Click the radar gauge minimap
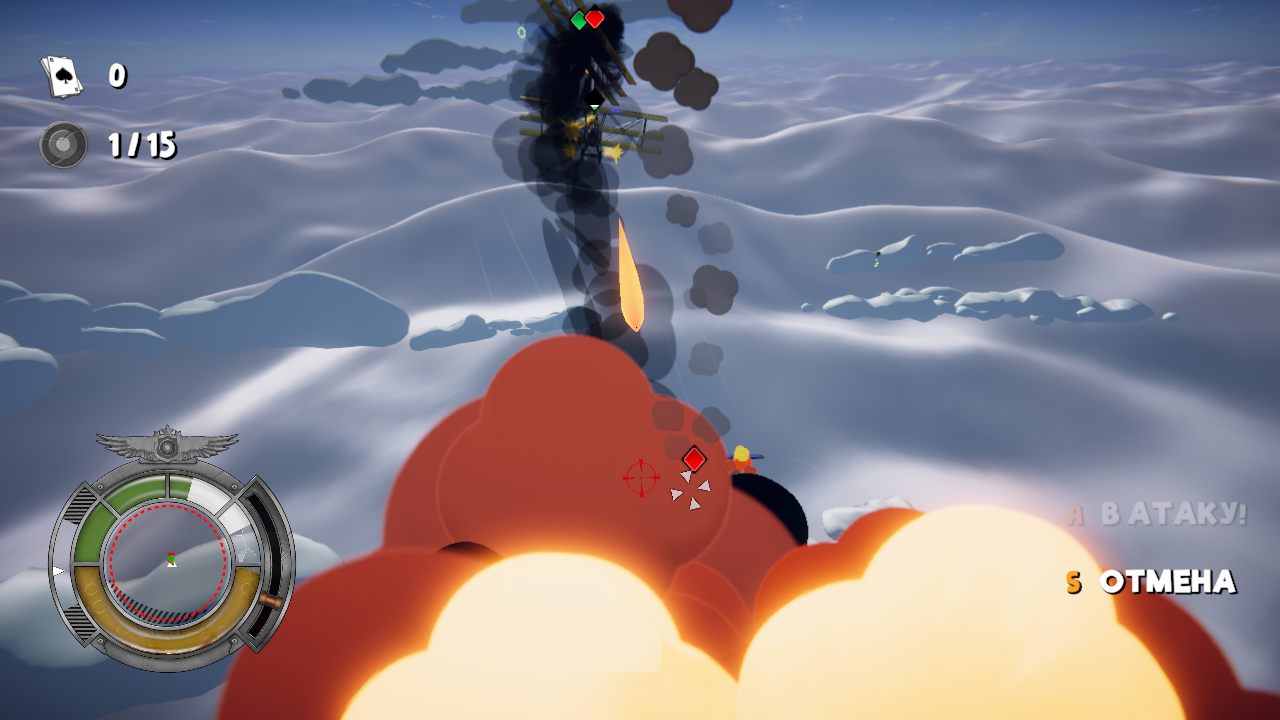Viewport: 1280px width, 720px height. pos(170,559)
